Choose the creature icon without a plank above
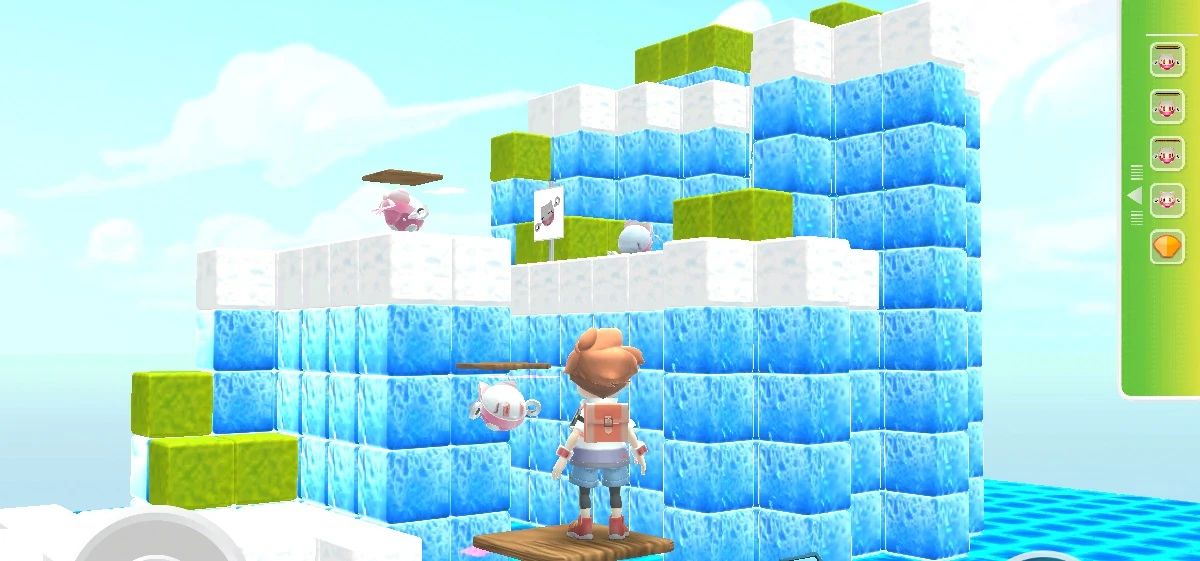This screenshot has height=561, width=1200. click(635, 238)
